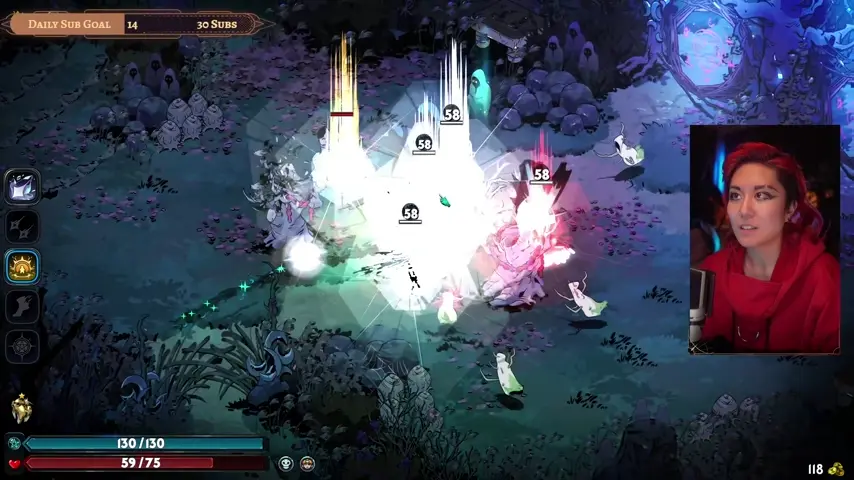Click the skull Death Defiance icon
854x480 pixels.
point(286,463)
